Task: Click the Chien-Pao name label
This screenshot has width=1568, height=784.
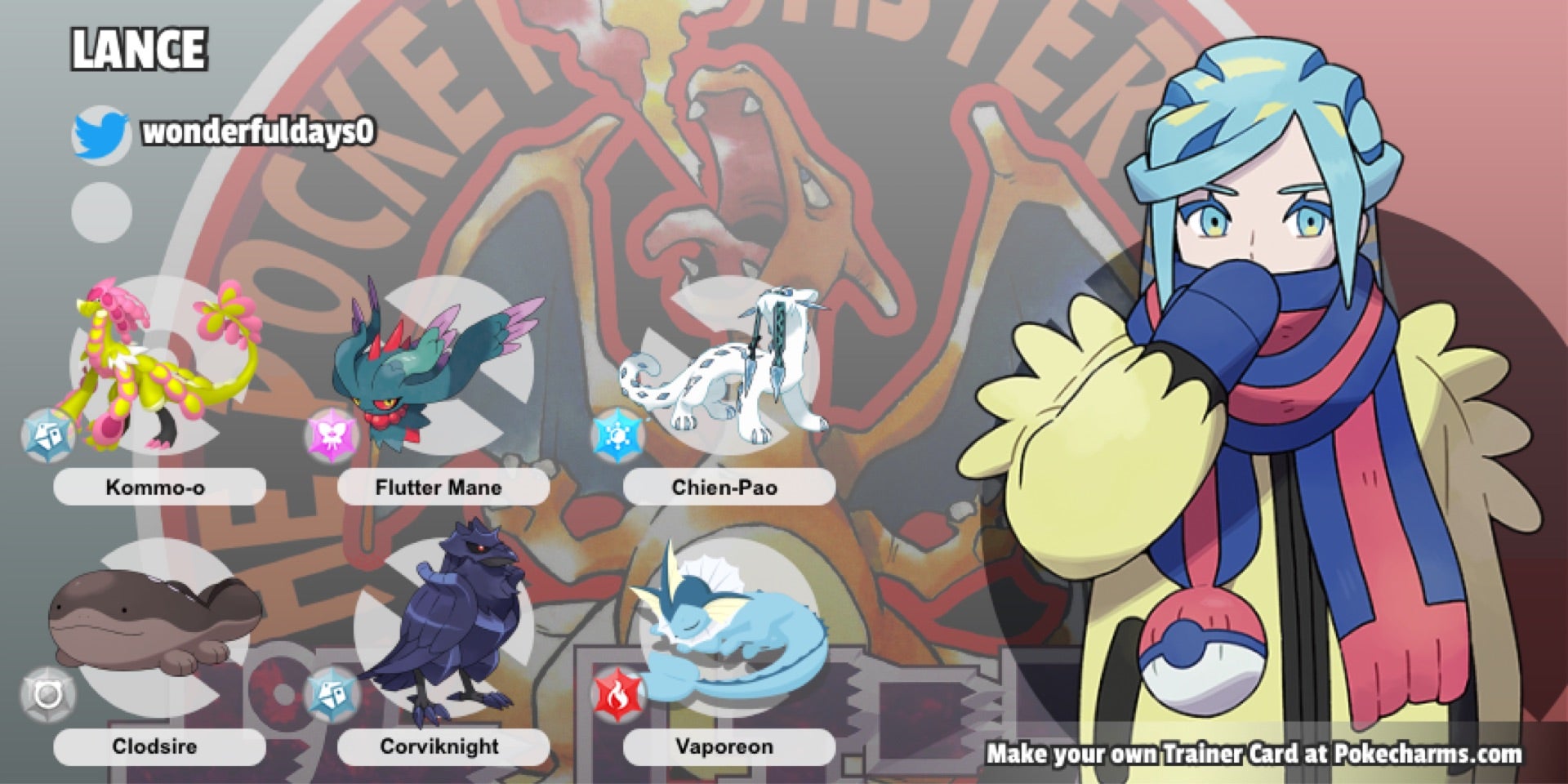Action: click(x=724, y=488)
